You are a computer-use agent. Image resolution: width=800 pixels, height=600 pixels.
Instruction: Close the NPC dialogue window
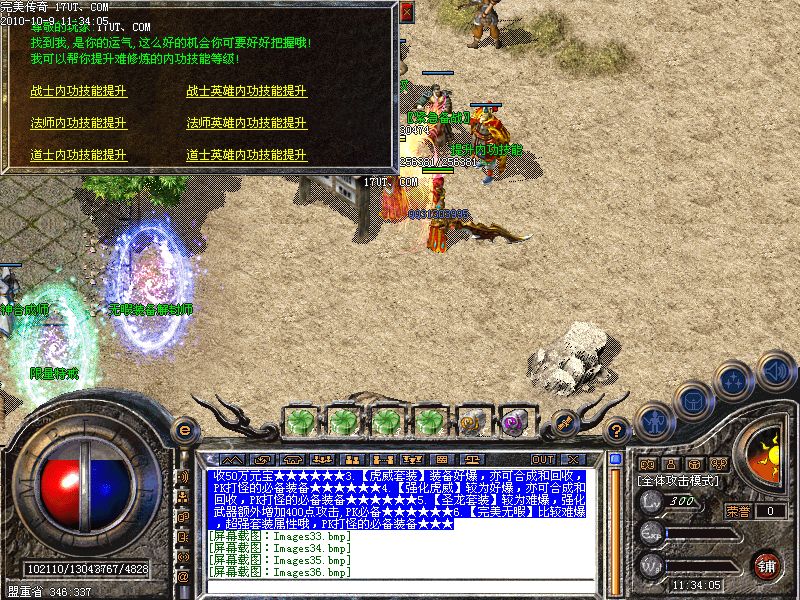coord(406,13)
